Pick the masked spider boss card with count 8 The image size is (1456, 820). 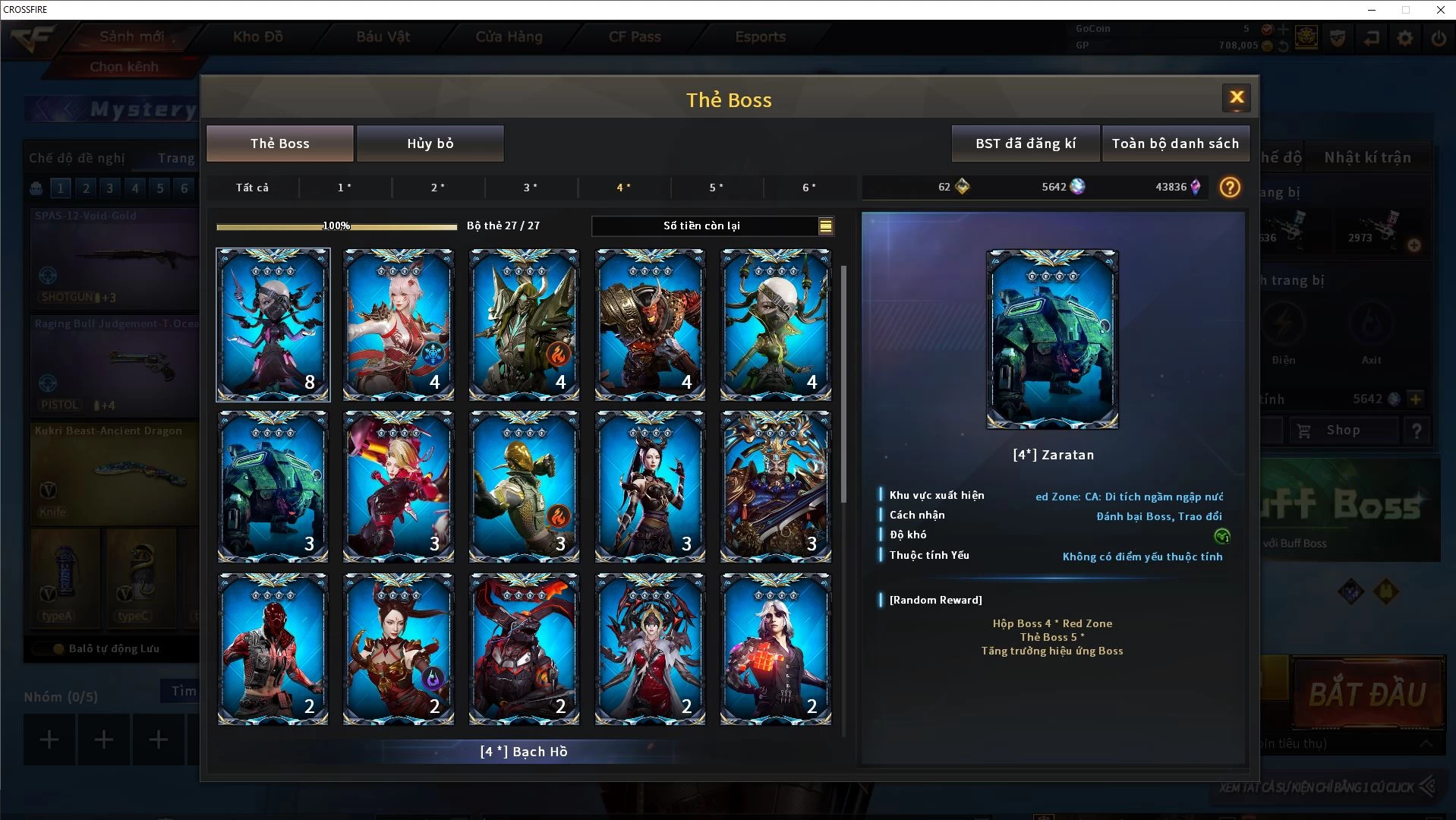pos(273,324)
